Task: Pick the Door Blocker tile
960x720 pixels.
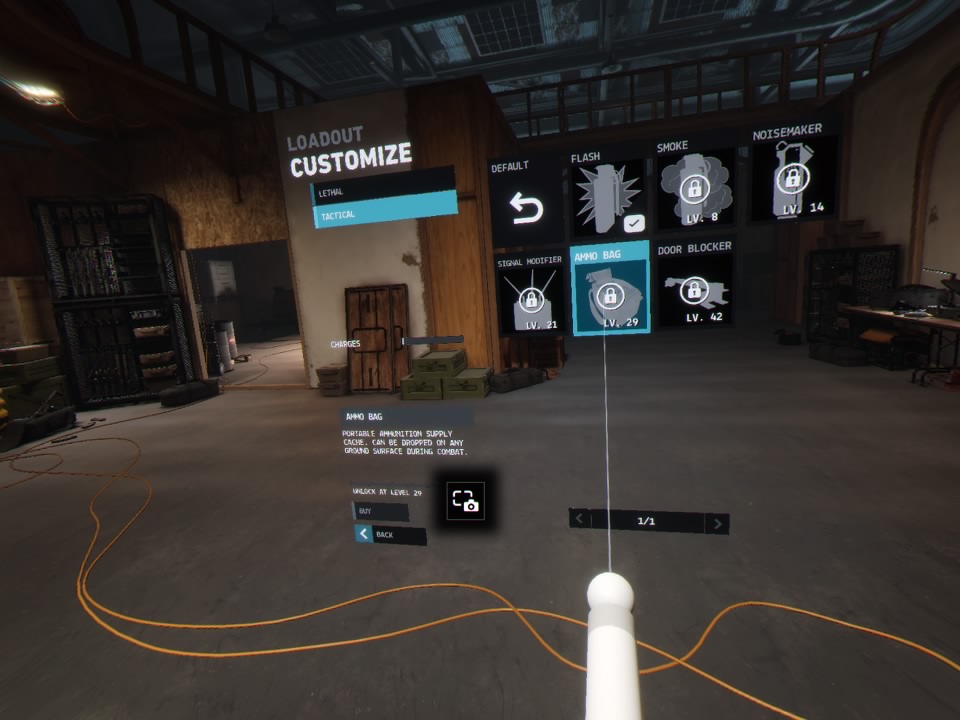Action: [x=694, y=288]
